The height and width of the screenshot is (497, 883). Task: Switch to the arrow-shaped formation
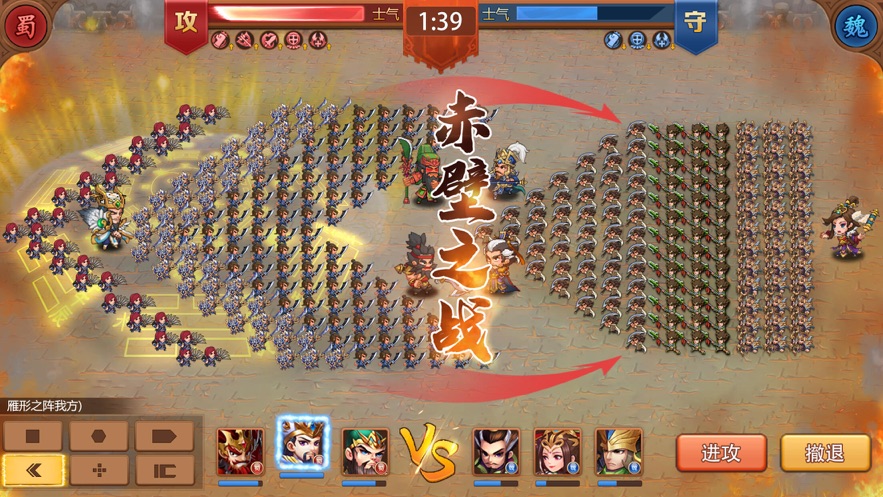[x=163, y=436]
